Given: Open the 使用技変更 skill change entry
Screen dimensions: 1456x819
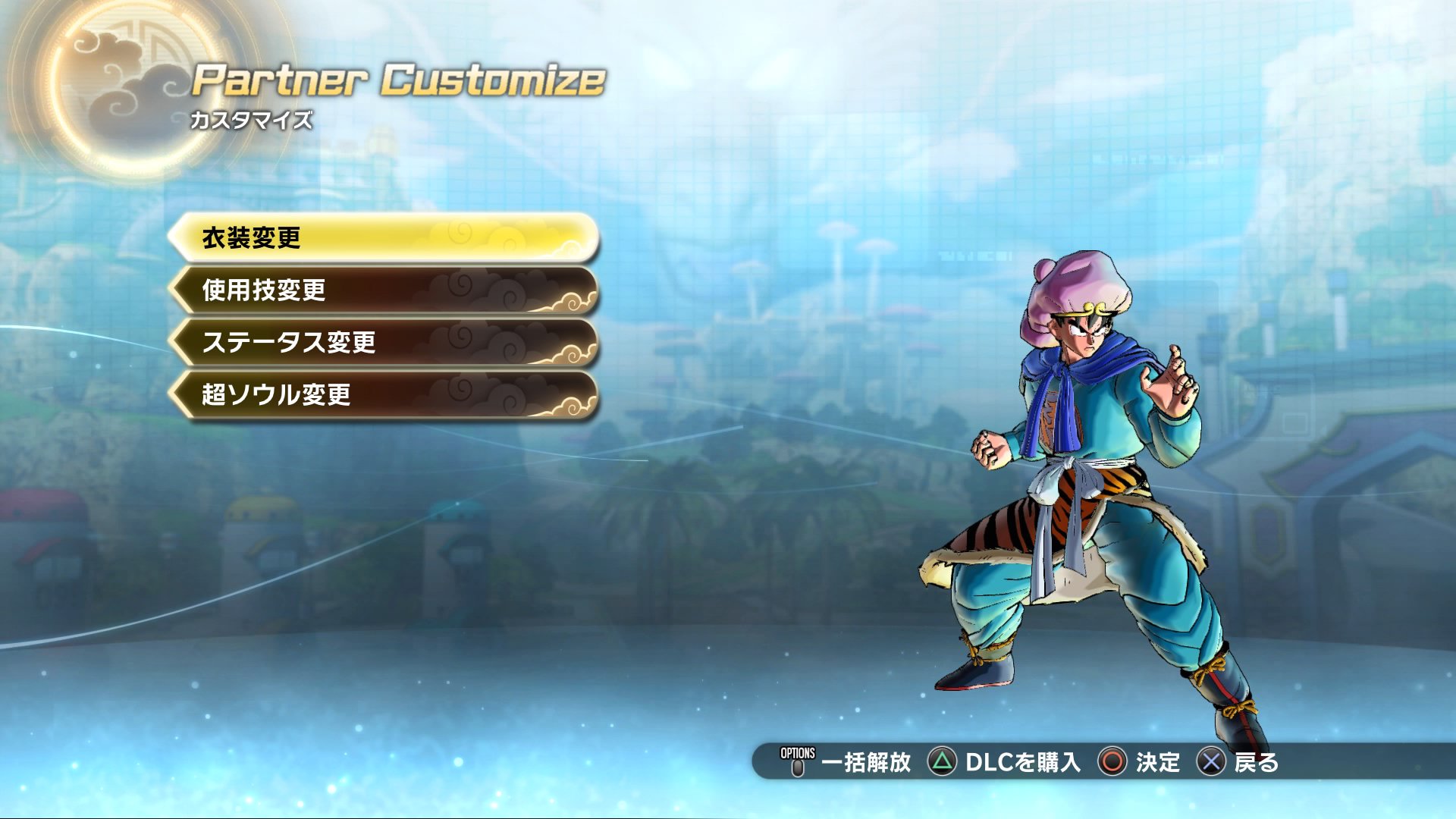Looking at the screenshot, I should (383, 290).
